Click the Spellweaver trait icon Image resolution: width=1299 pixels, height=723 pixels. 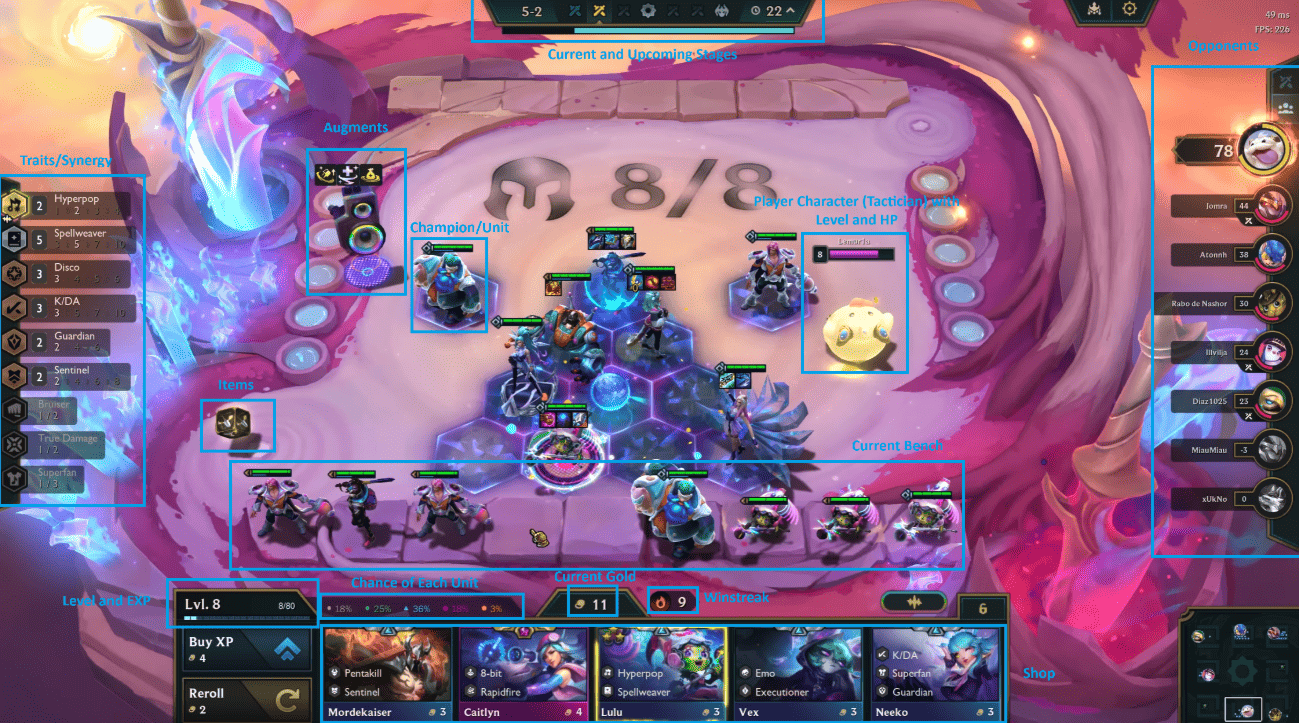point(14,239)
